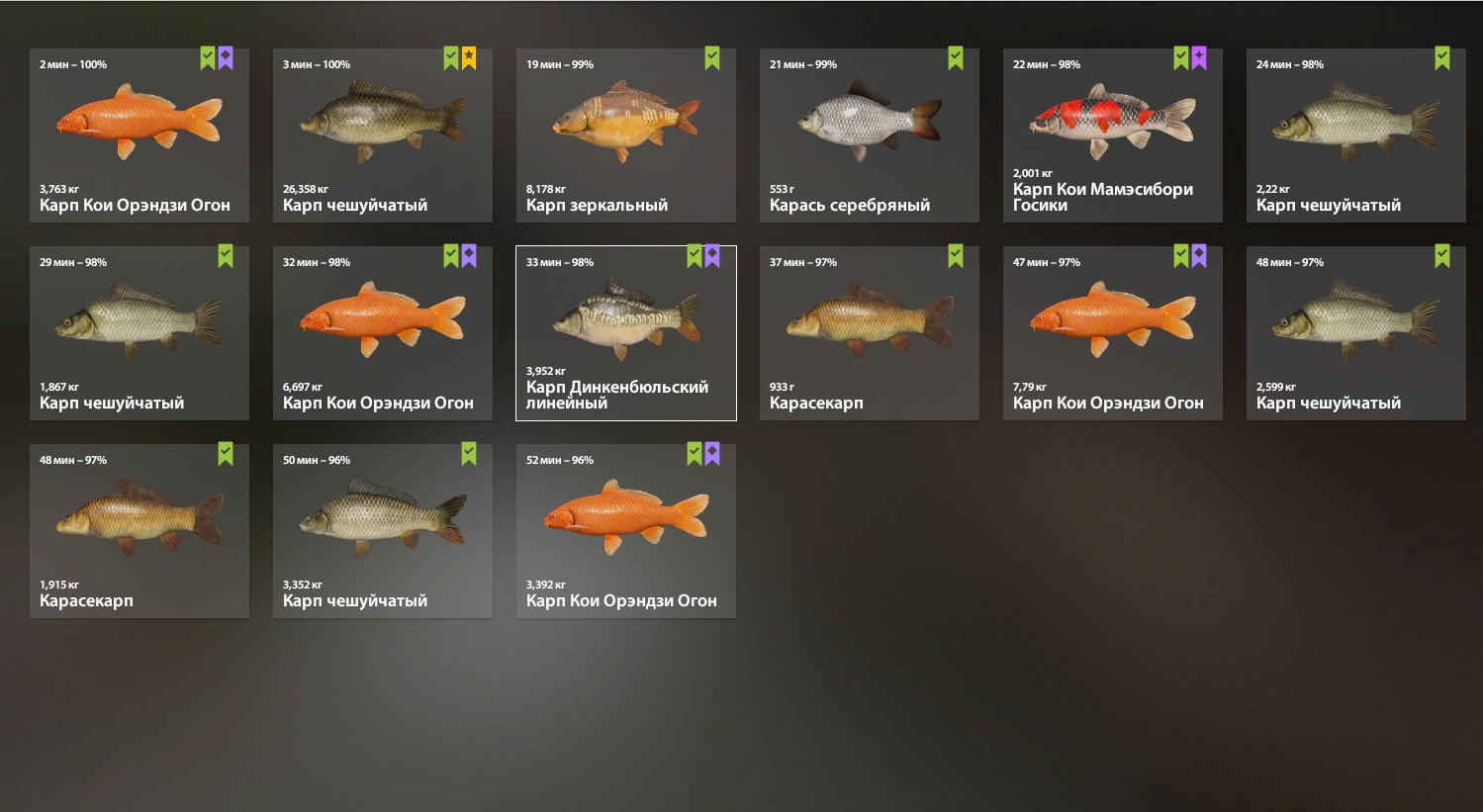
Task: Select the Карась серебряный fish card
Action: 870,135
